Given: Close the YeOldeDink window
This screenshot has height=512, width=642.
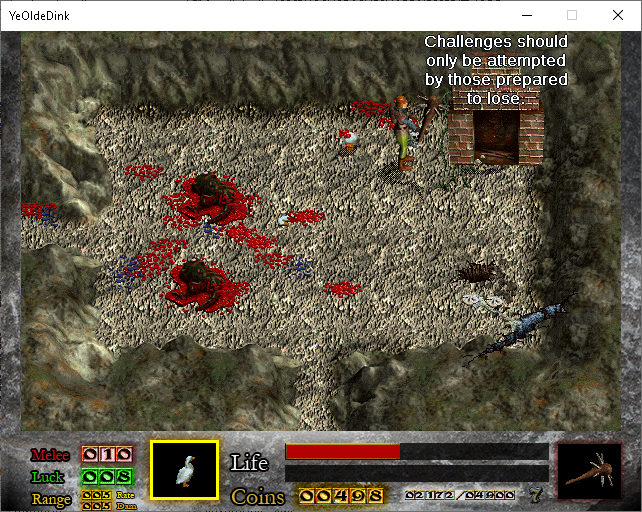Looking at the screenshot, I should 616,16.
